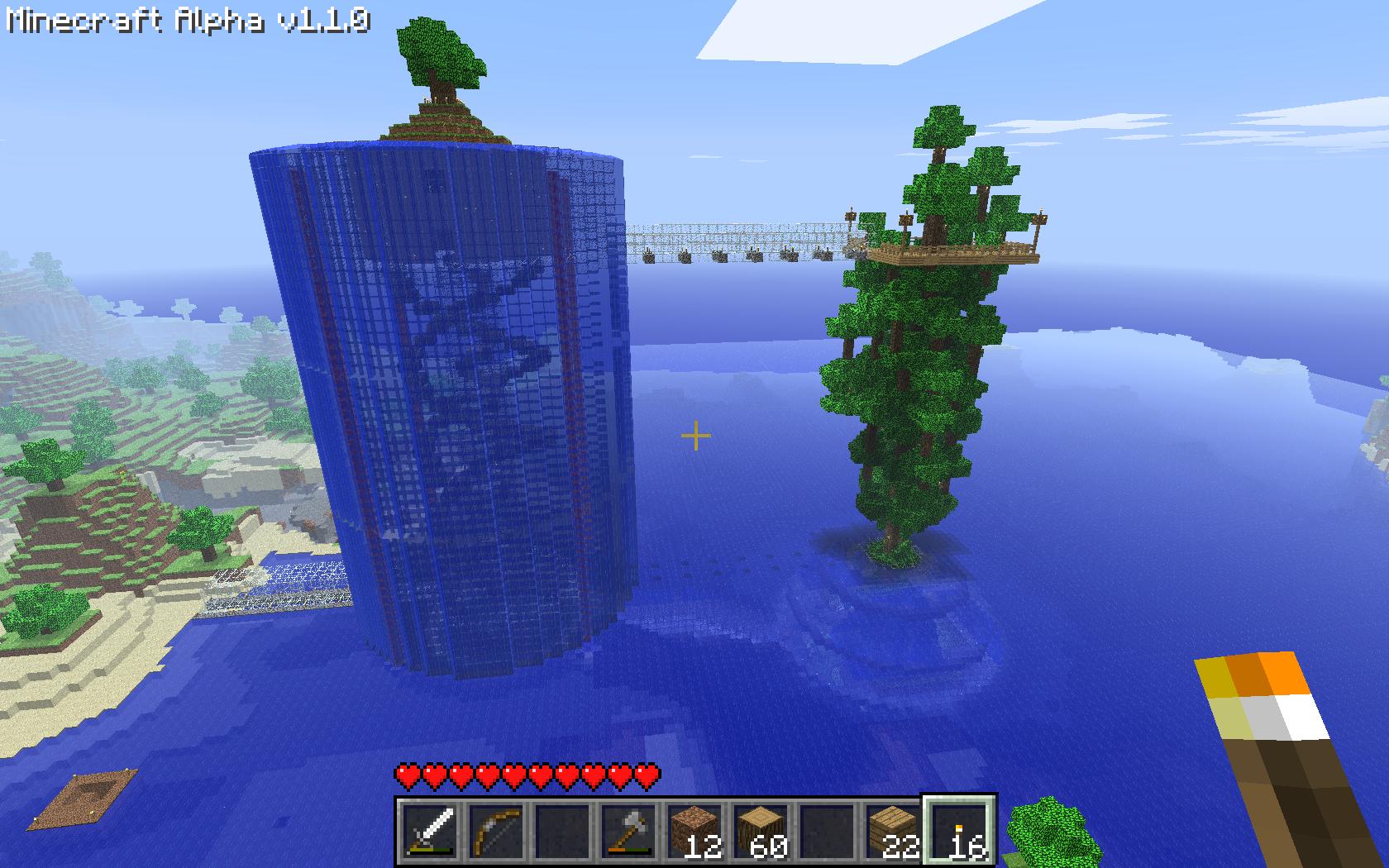Equip the iron axe slot
1389x868 pixels.
(628, 829)
